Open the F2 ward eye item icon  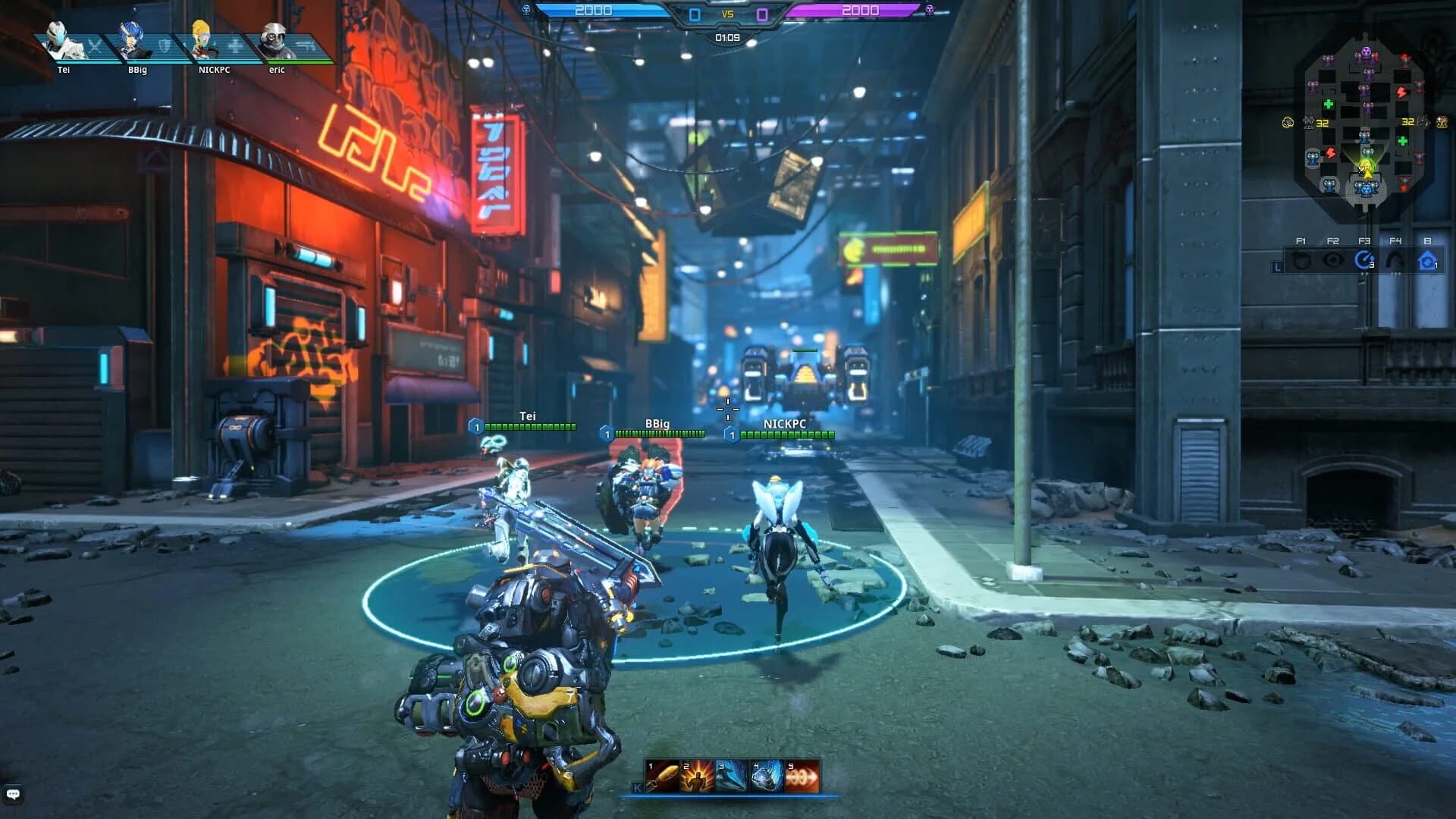click(1332, 259)
